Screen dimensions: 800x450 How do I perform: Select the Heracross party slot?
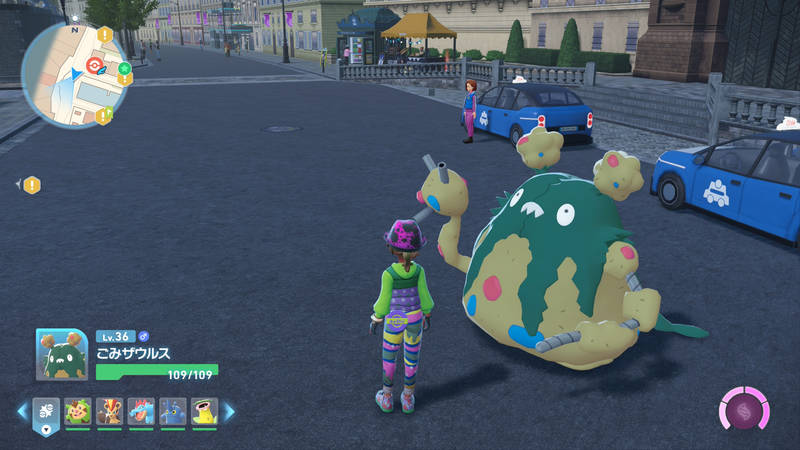click(x=173, y=411)
